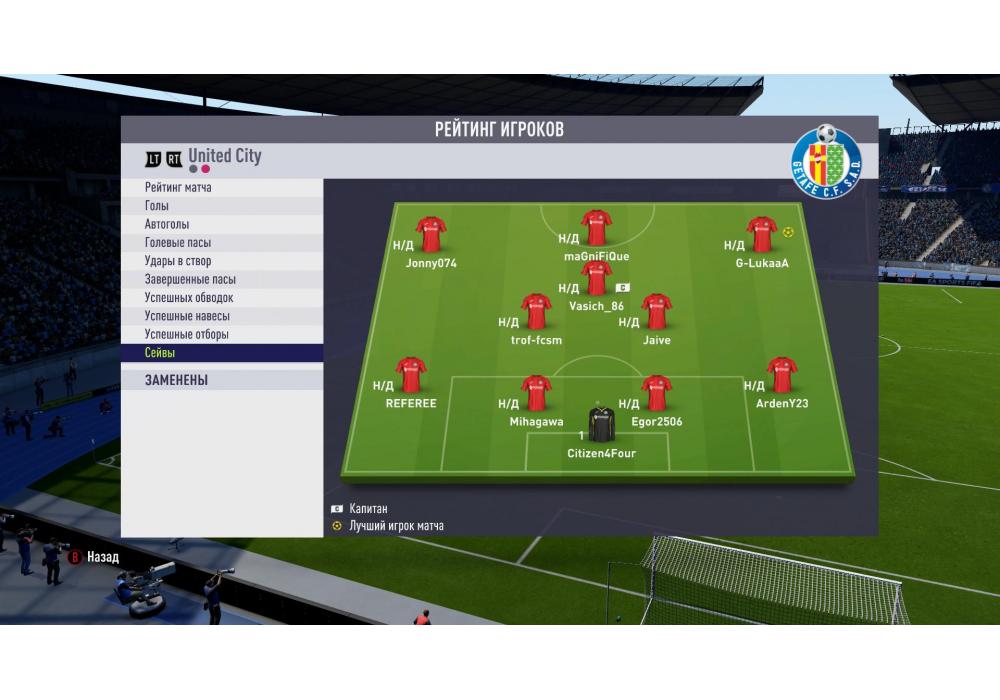Viewport: 1000px width, 700px height.
Task: Select goalkeeper Citizen4Four on the pitch
Action: coord(601,426)
